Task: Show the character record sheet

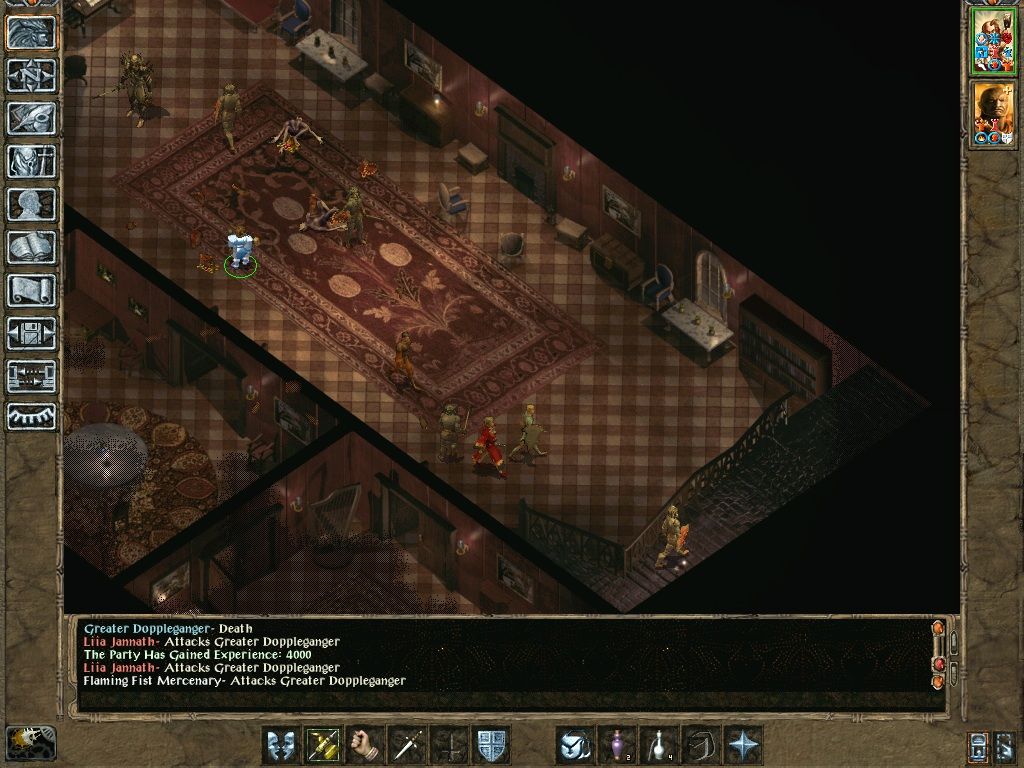Action: pos(32,204)
